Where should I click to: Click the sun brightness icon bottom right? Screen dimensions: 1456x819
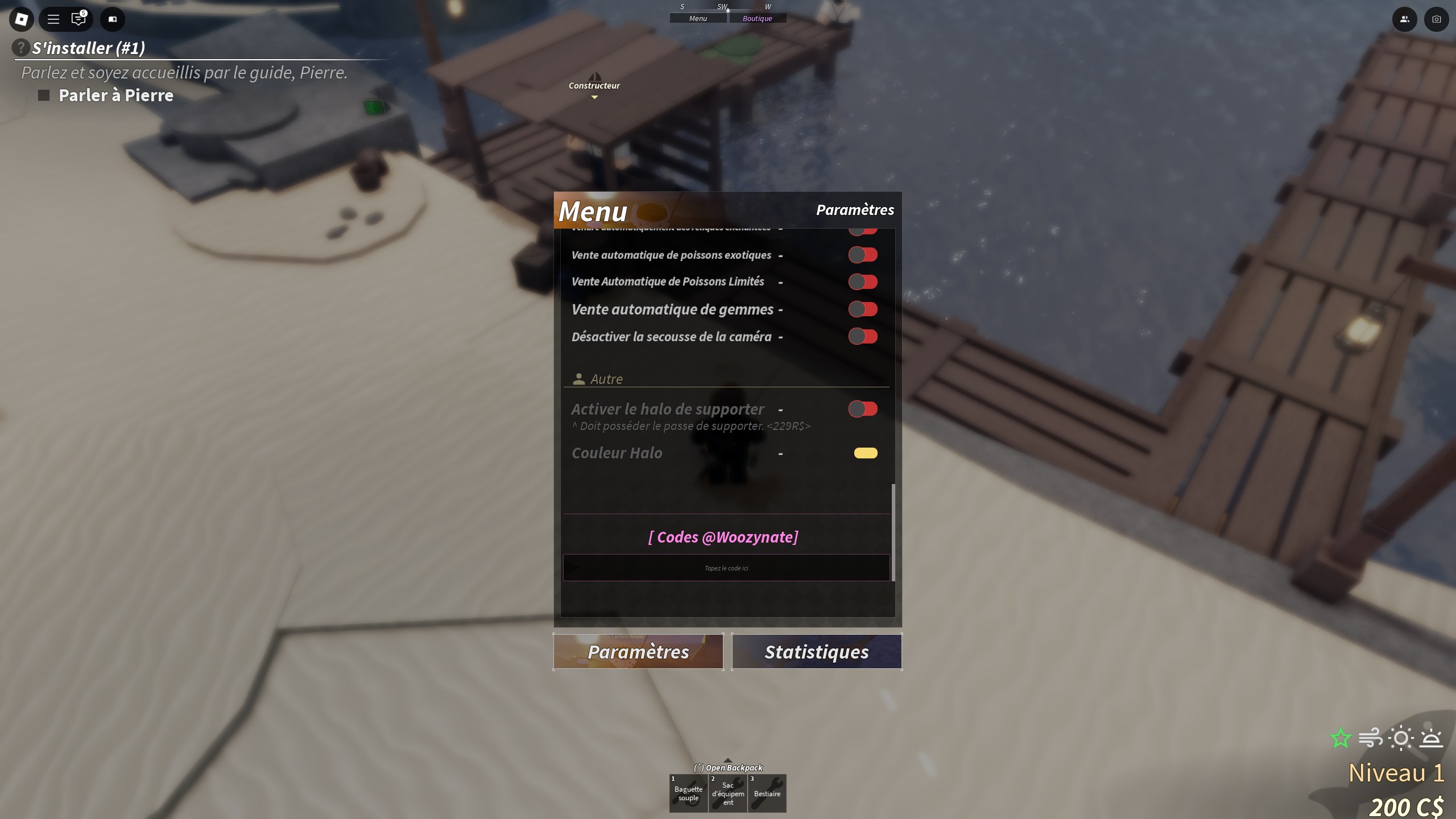(x=1402, y=738)
